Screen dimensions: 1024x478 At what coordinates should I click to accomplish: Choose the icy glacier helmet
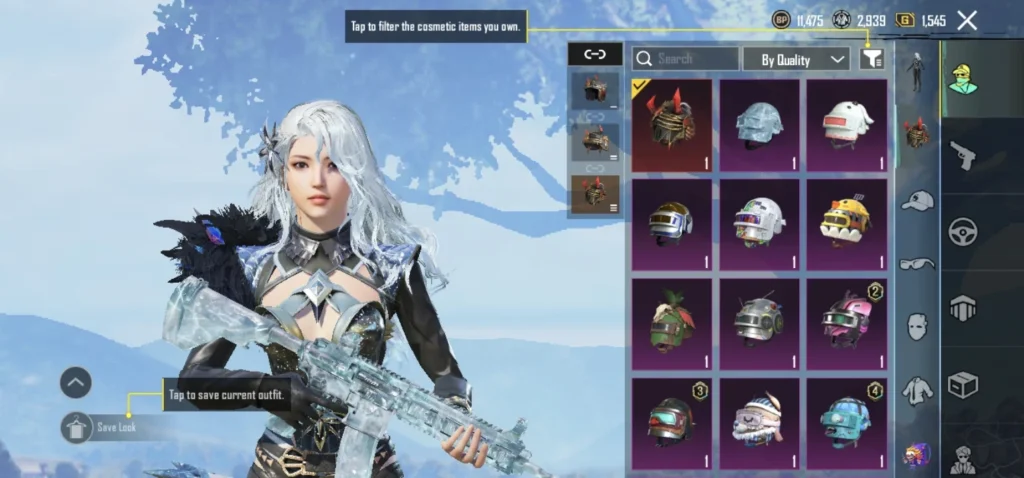(x=759, y=126)
